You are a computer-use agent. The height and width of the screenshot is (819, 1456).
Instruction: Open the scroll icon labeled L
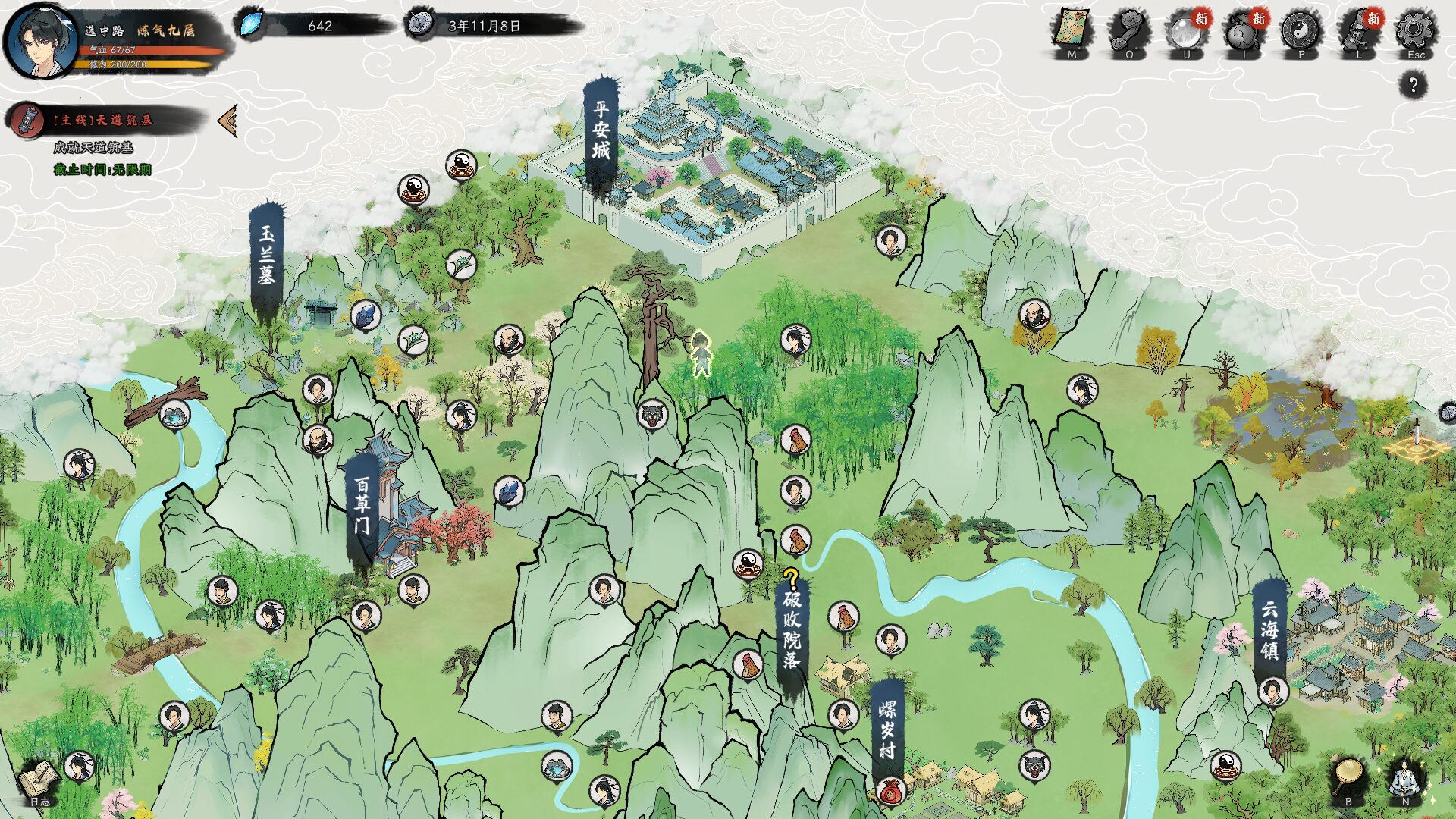tap(1358, 32)
